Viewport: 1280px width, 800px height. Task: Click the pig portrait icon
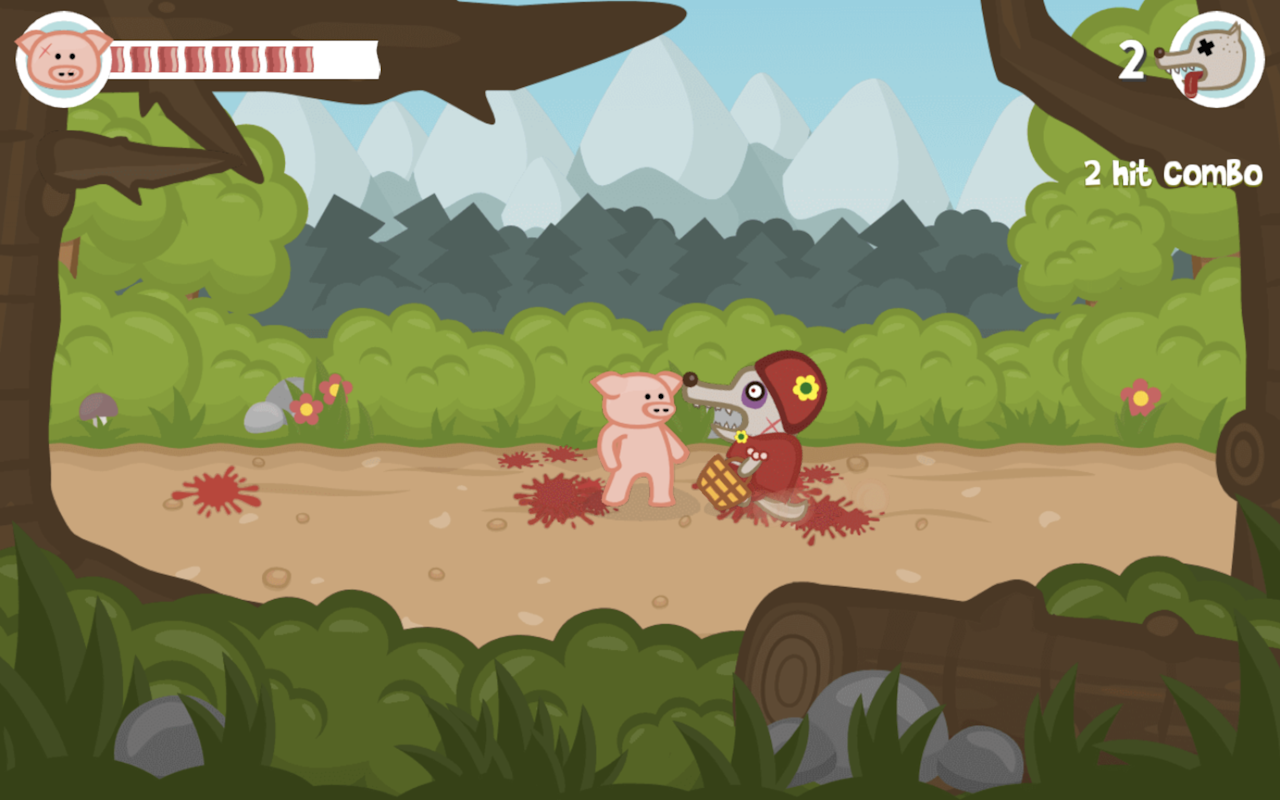coord(64,59)
